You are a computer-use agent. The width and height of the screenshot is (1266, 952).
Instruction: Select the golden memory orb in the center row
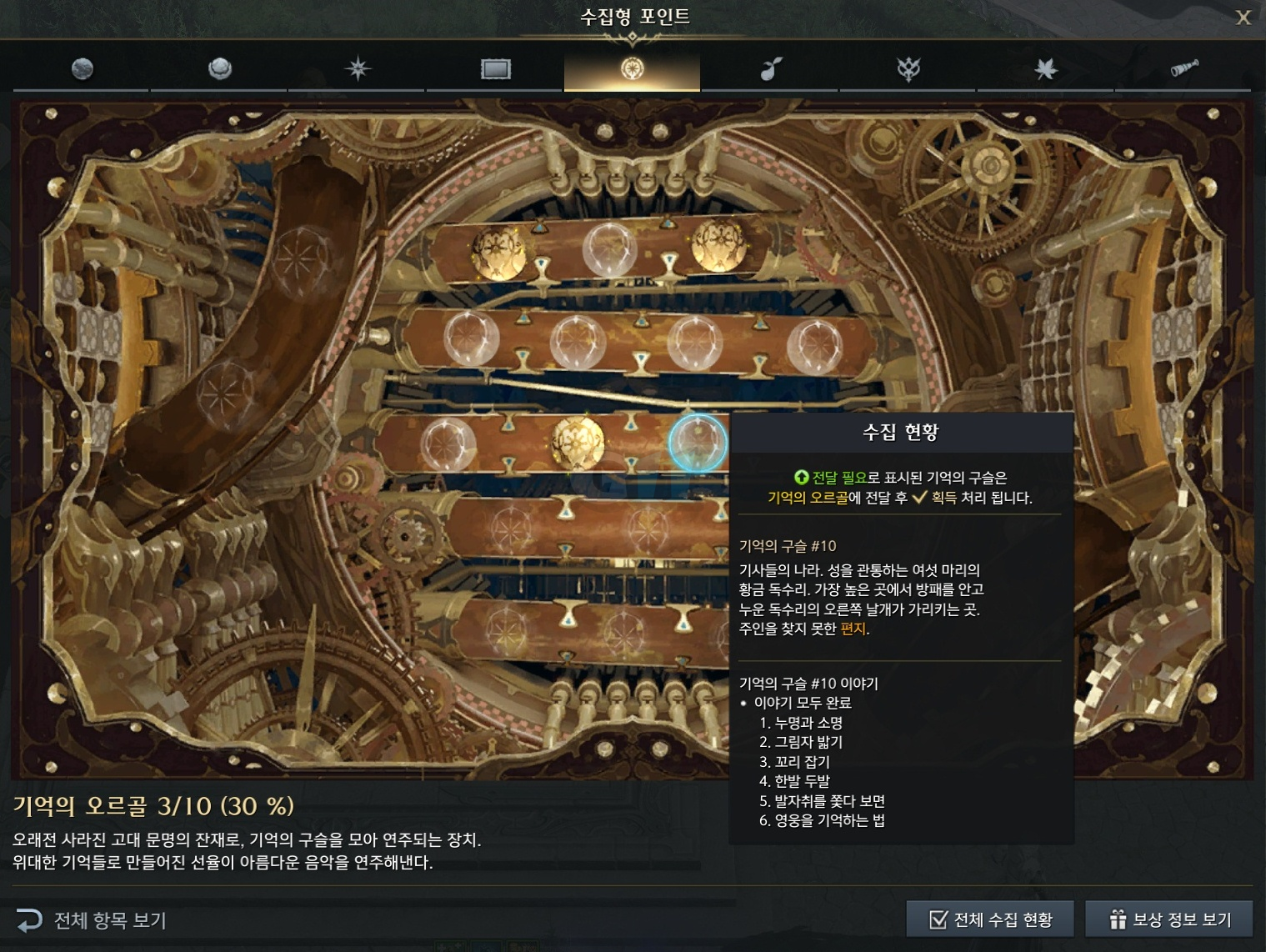coord(575,444)
